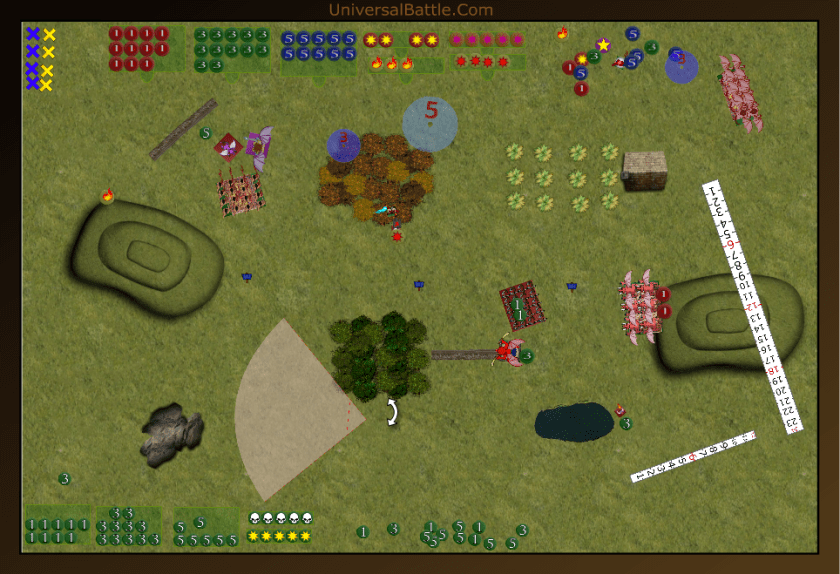The image size is (840, 574).
Task: Choose the pink cavalry unit beside the right hill
Action: tap(637, 305)
